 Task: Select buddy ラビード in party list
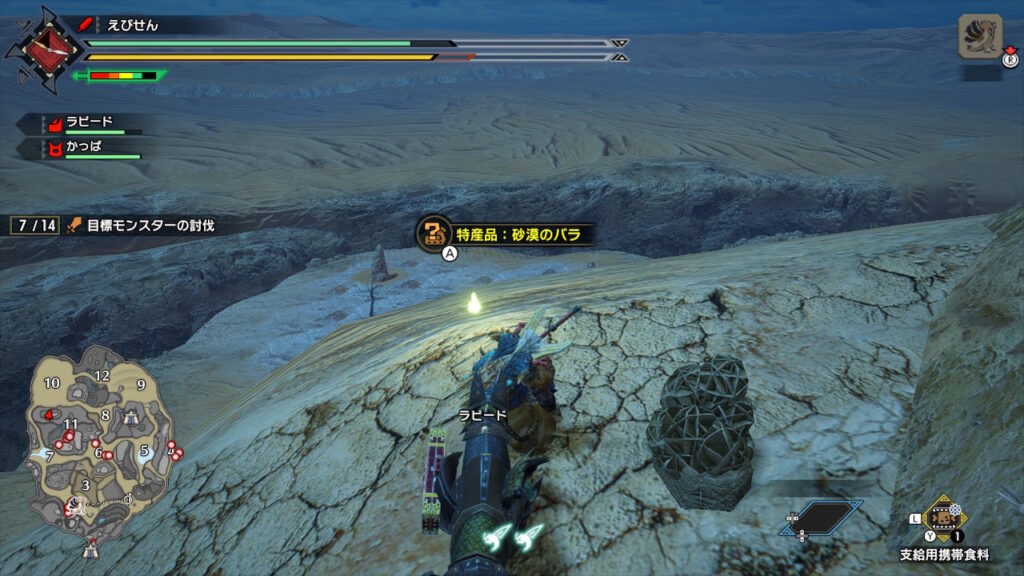pyautogui.click(x=86, y=124)
